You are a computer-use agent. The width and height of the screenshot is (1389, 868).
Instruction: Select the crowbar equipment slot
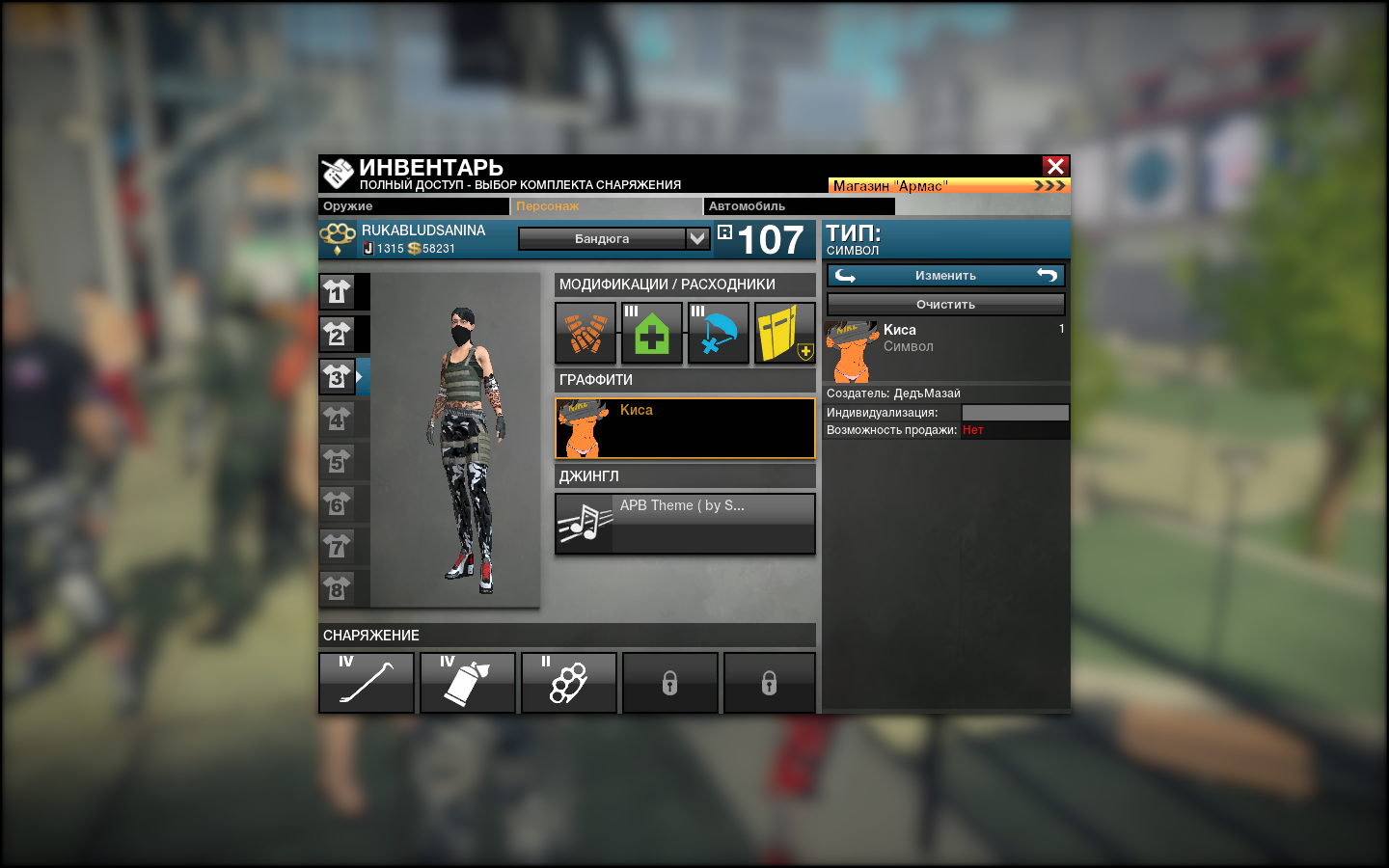pyautogui.click(x=367, y=683)
